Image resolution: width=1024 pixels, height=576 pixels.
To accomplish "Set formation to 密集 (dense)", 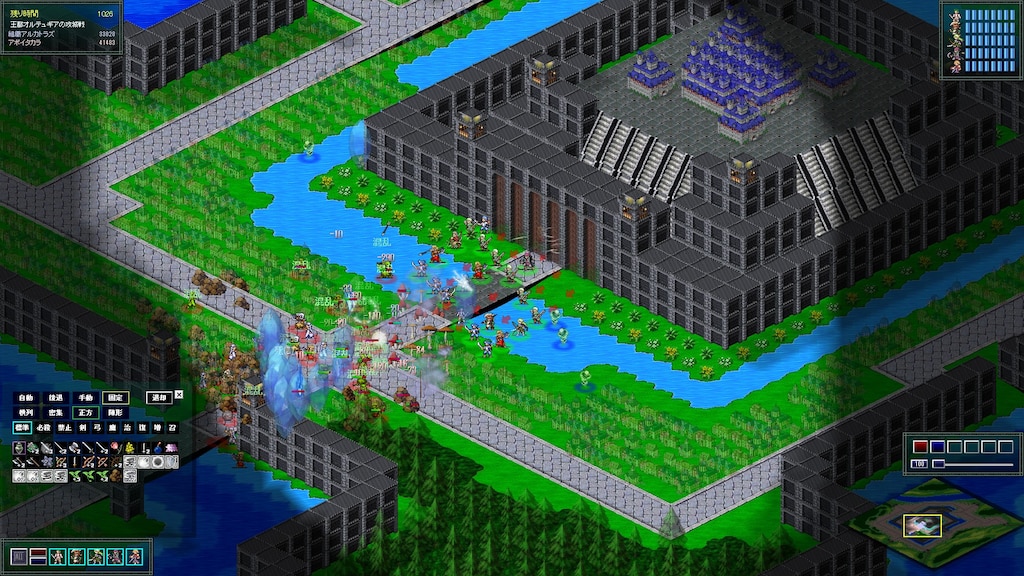I will coord(56,412).
